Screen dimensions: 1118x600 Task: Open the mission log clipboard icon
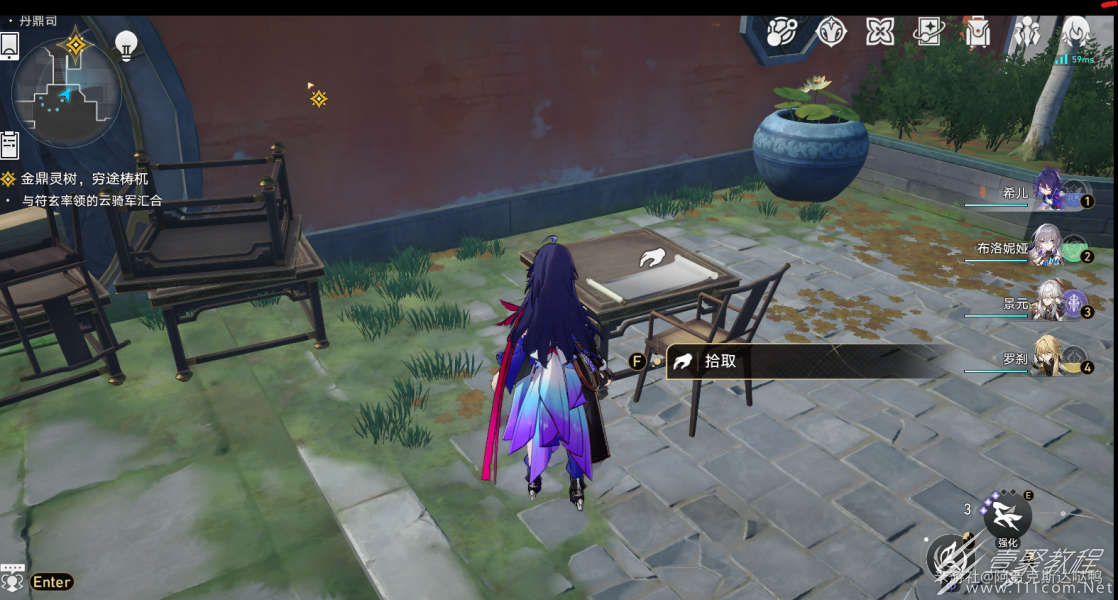coord(10,145)
